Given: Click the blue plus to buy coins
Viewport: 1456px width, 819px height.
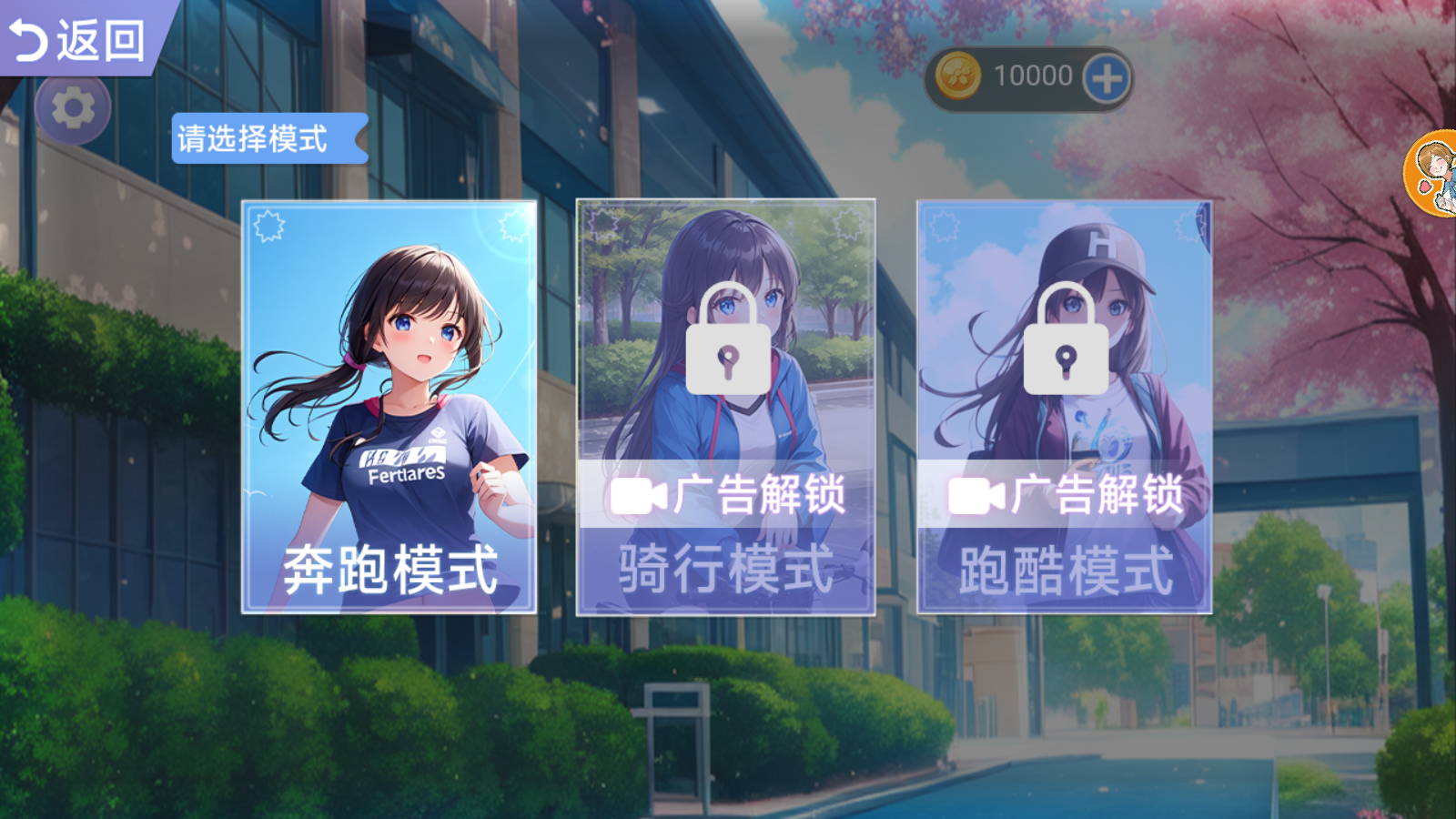Looking at the screenshot, I should click(x=1104, y=76).
